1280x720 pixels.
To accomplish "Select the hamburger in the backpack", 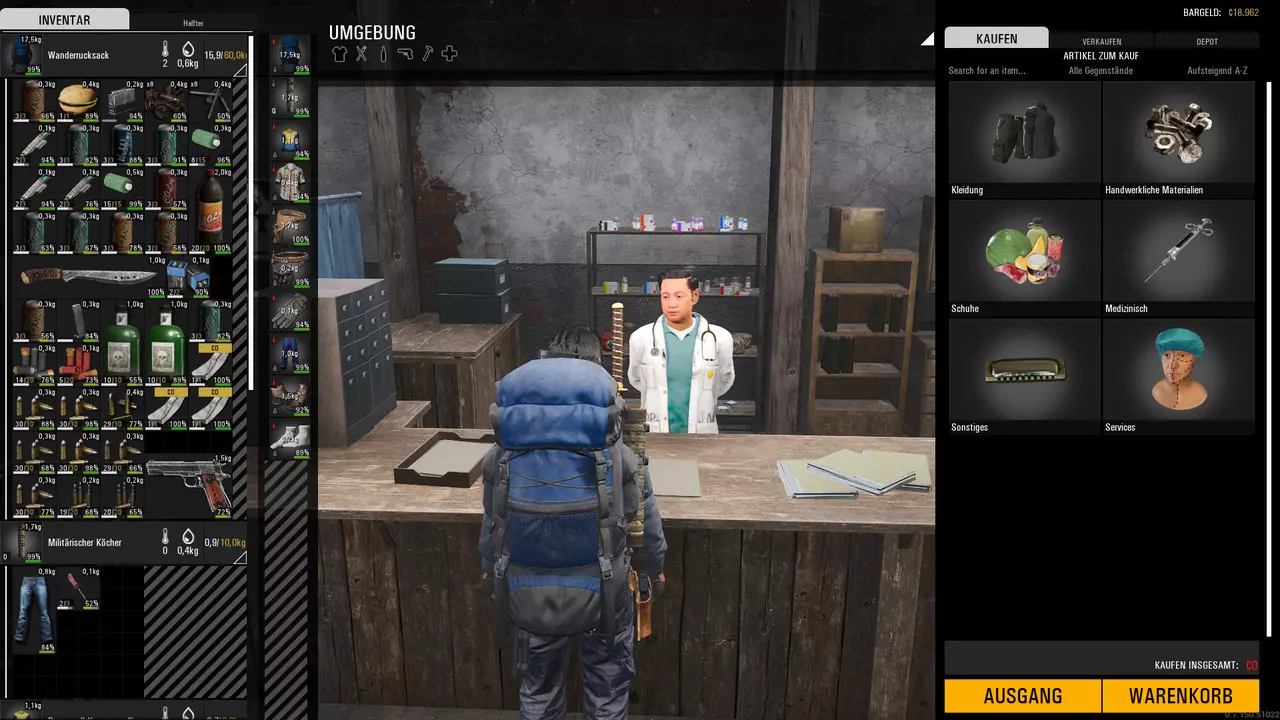I will click(x=77, y=99).
